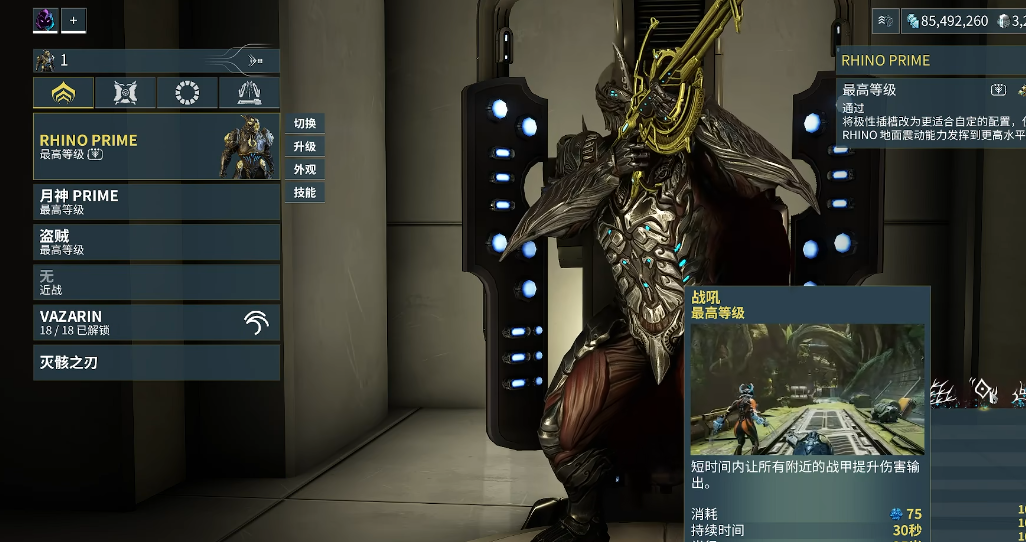This screenshot has height=542, width=1026.
Task: Open the Vazarin focus school slot
Action: pos(156,322)
